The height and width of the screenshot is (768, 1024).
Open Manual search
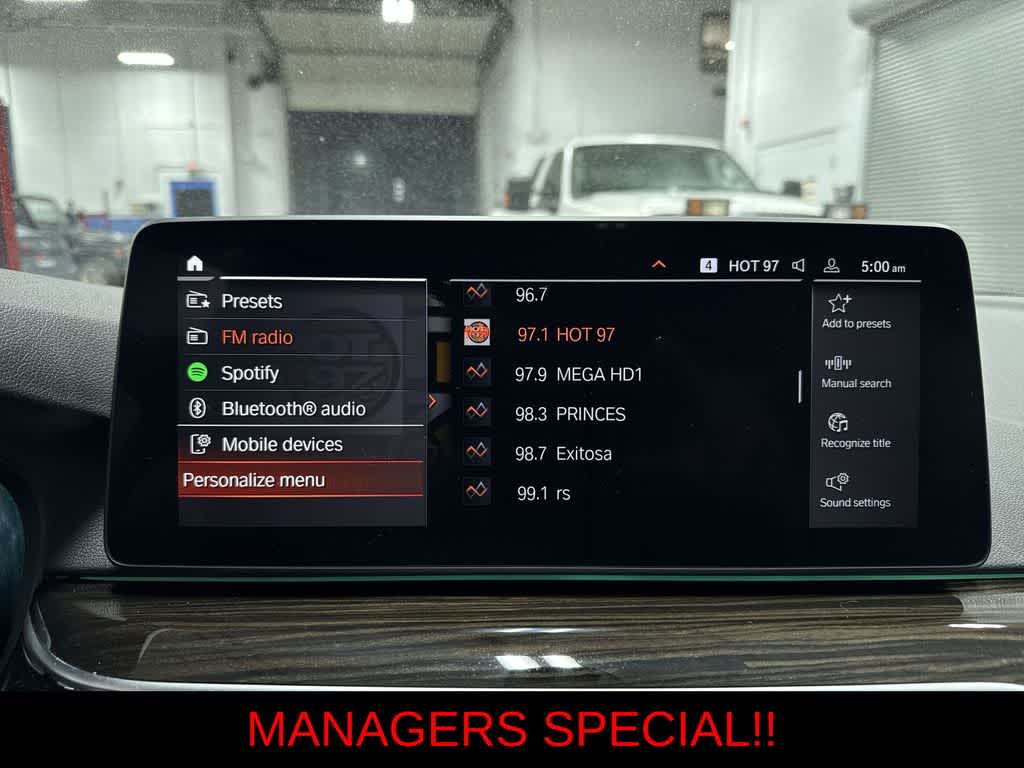856,371
